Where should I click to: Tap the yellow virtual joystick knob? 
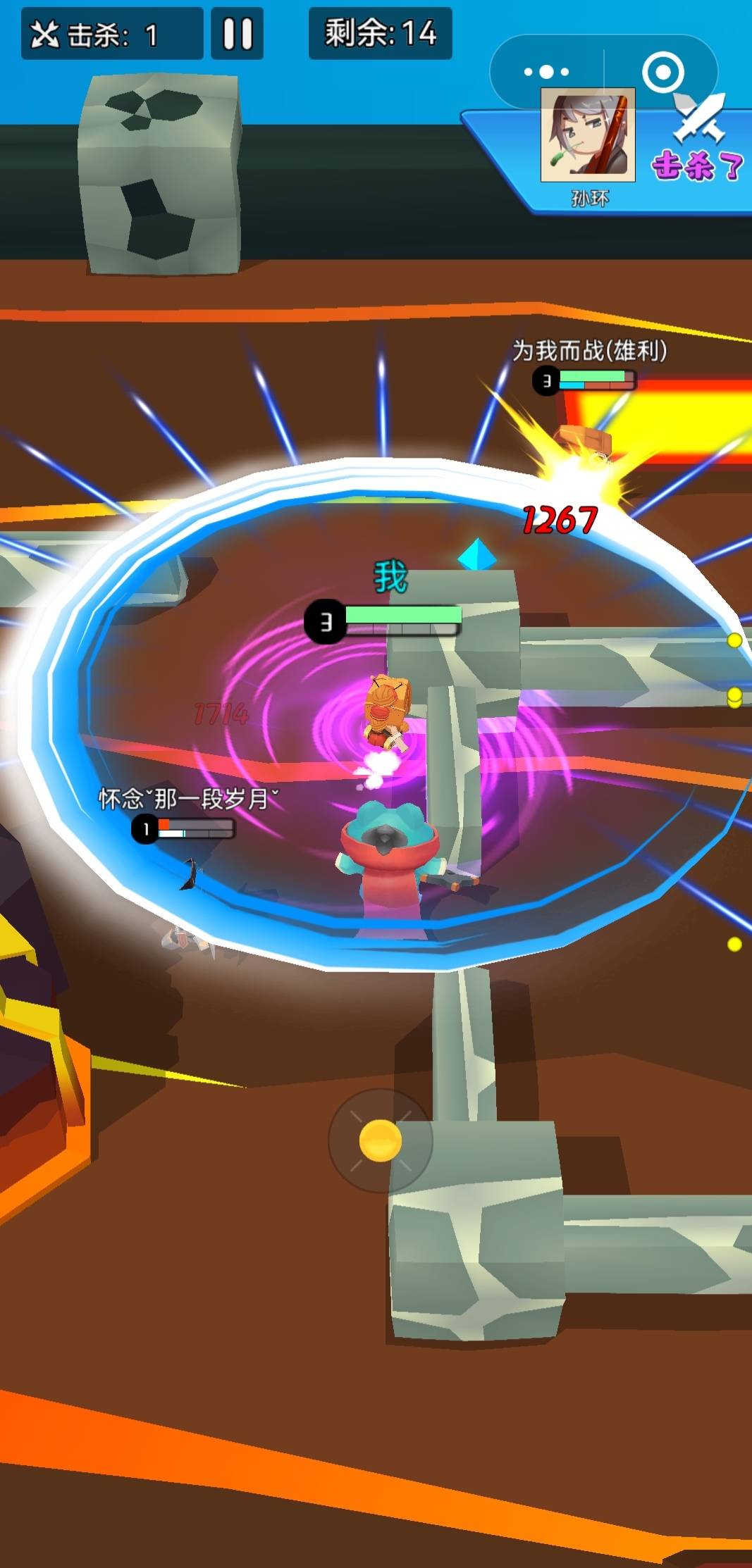(x=381, y=1140)
